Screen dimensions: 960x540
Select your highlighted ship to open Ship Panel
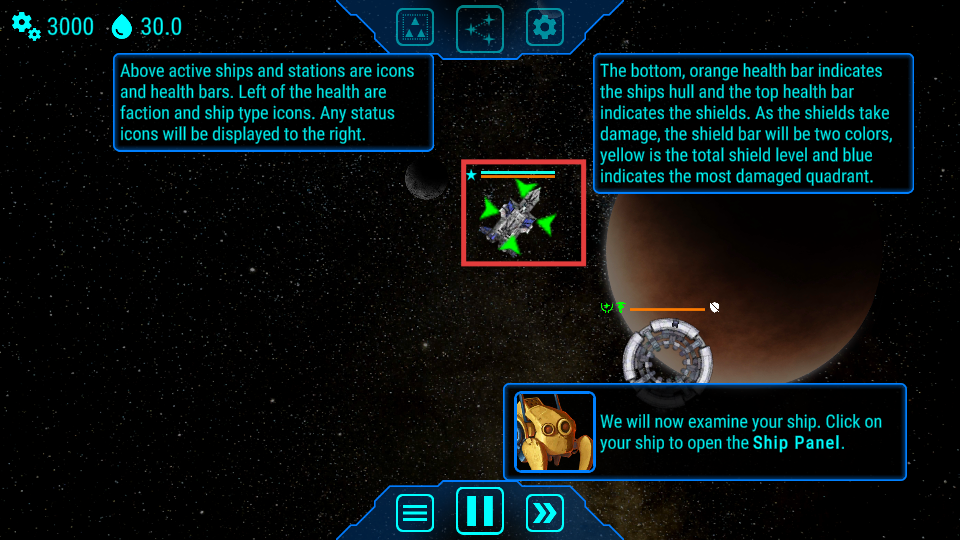pyautogui.click(x=516, y=214)
